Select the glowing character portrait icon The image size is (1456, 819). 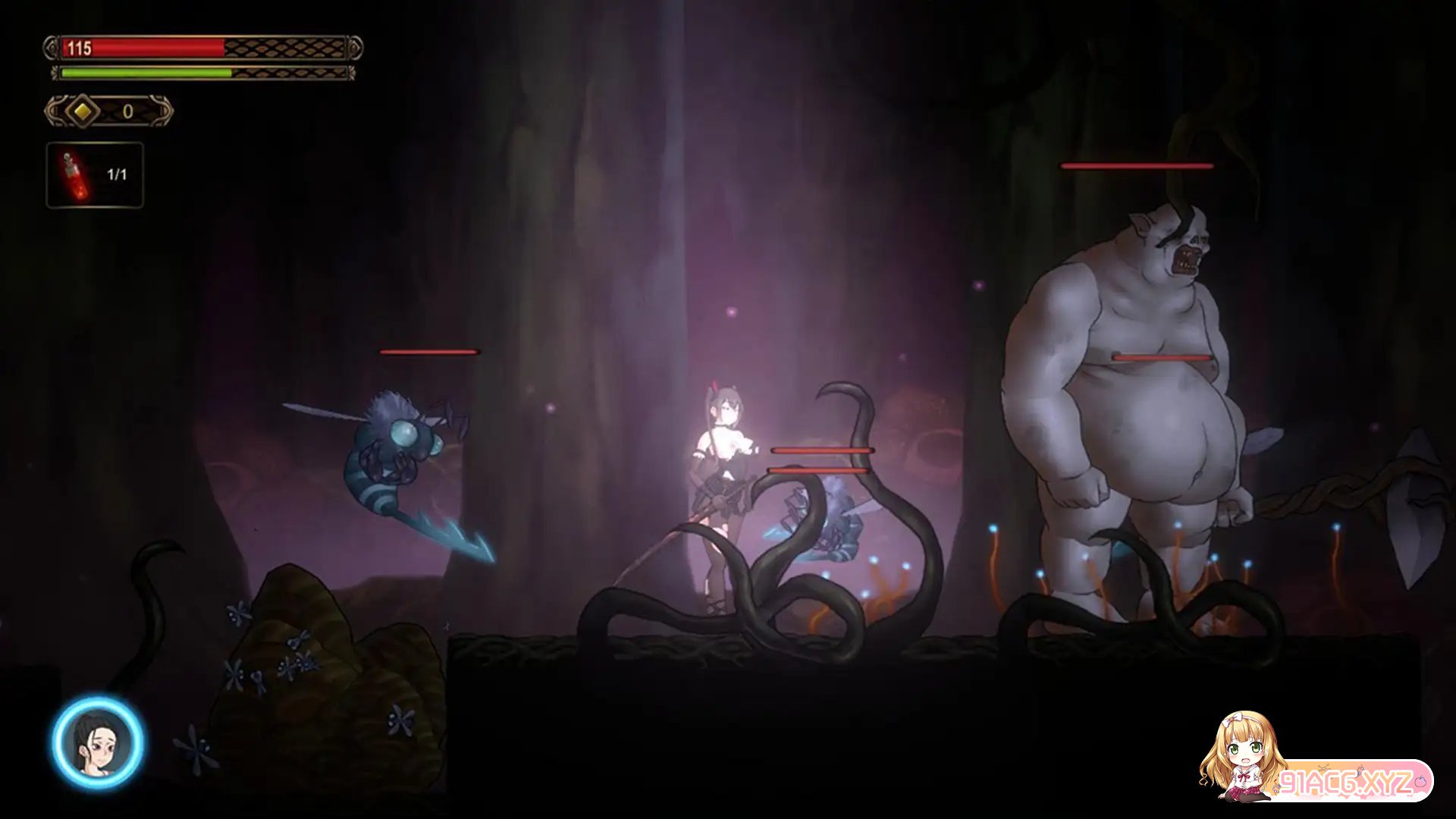98,742
